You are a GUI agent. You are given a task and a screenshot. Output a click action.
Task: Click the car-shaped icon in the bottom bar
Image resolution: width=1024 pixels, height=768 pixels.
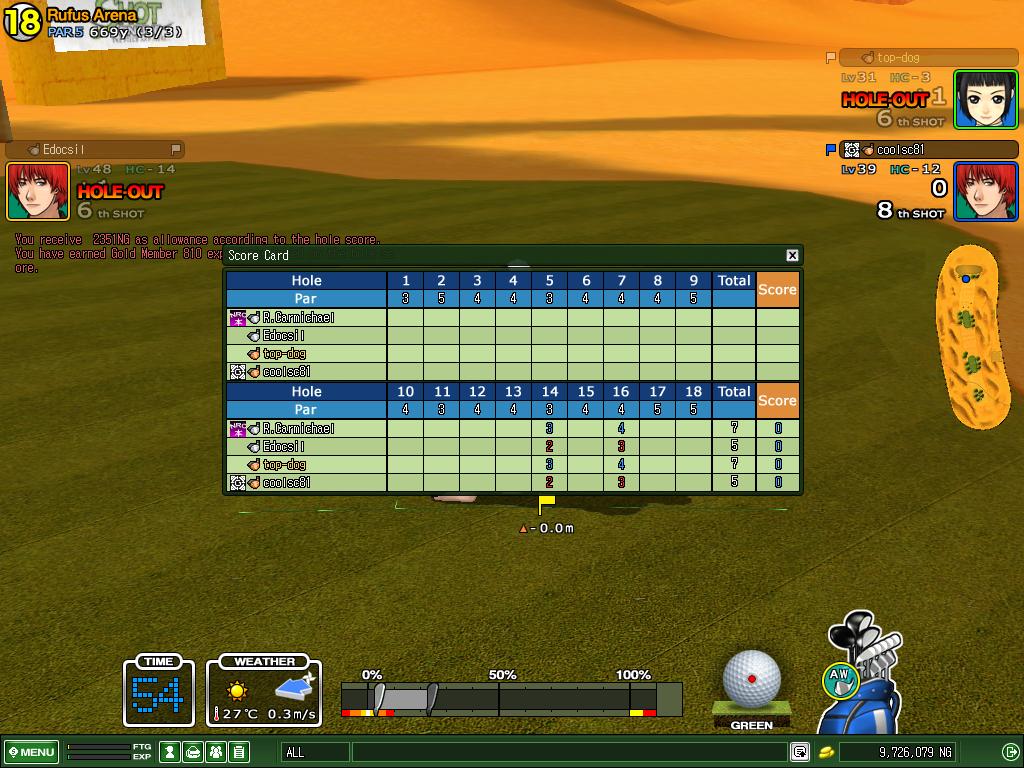[x=193, y=752]
